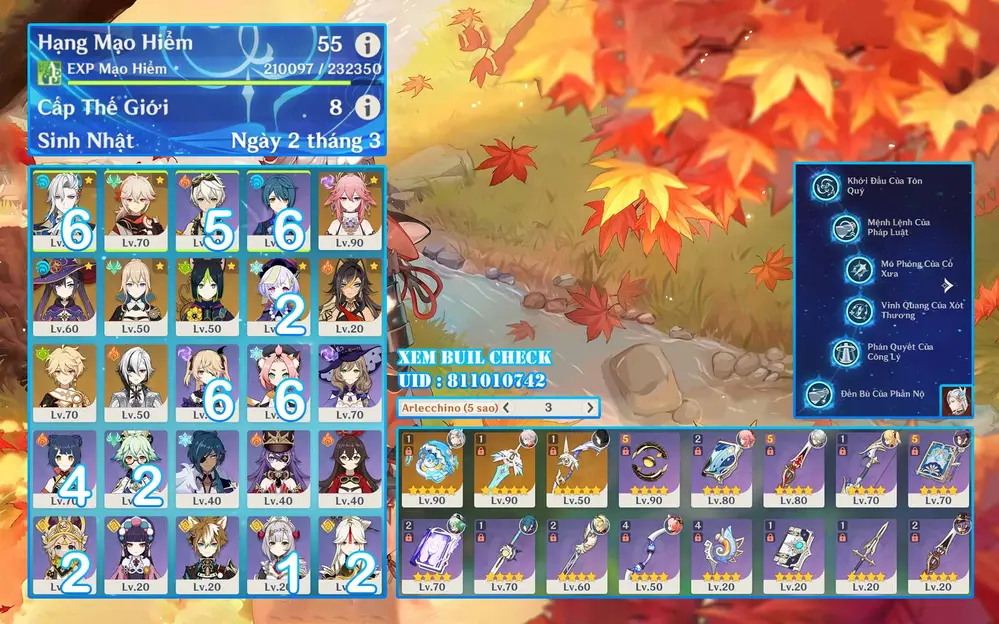
Task: Select the Đền Bù Của Phẫn Nộ constellation
Action: 822,394
